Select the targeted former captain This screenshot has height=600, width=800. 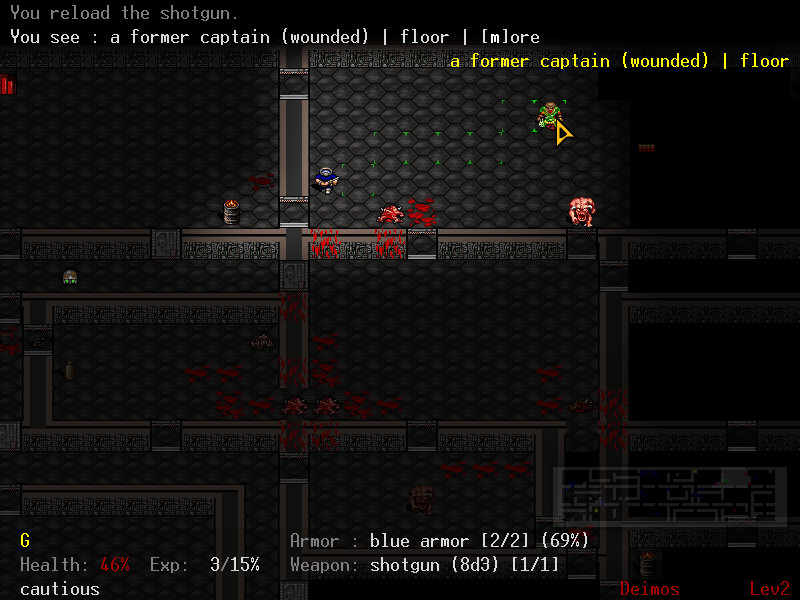548,115
